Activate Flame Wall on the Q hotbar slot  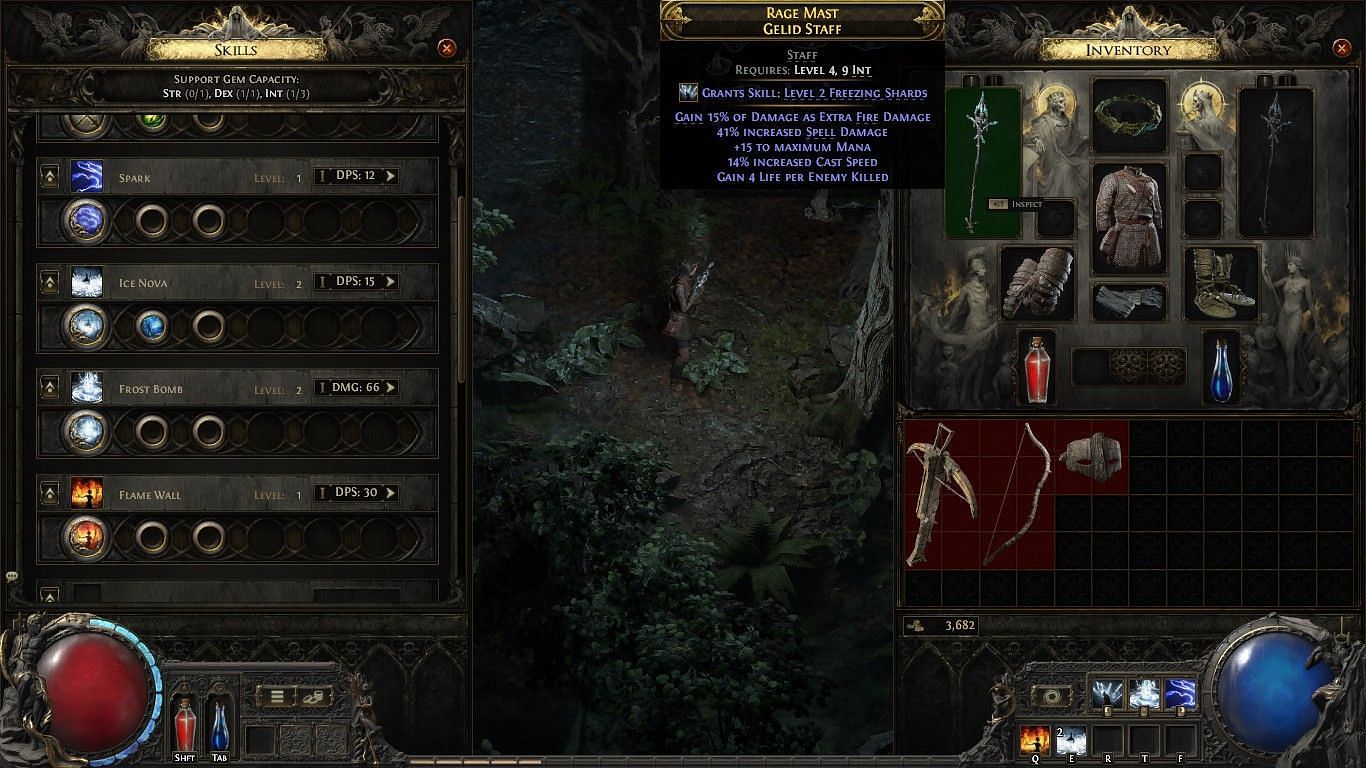click(1034, 741)
